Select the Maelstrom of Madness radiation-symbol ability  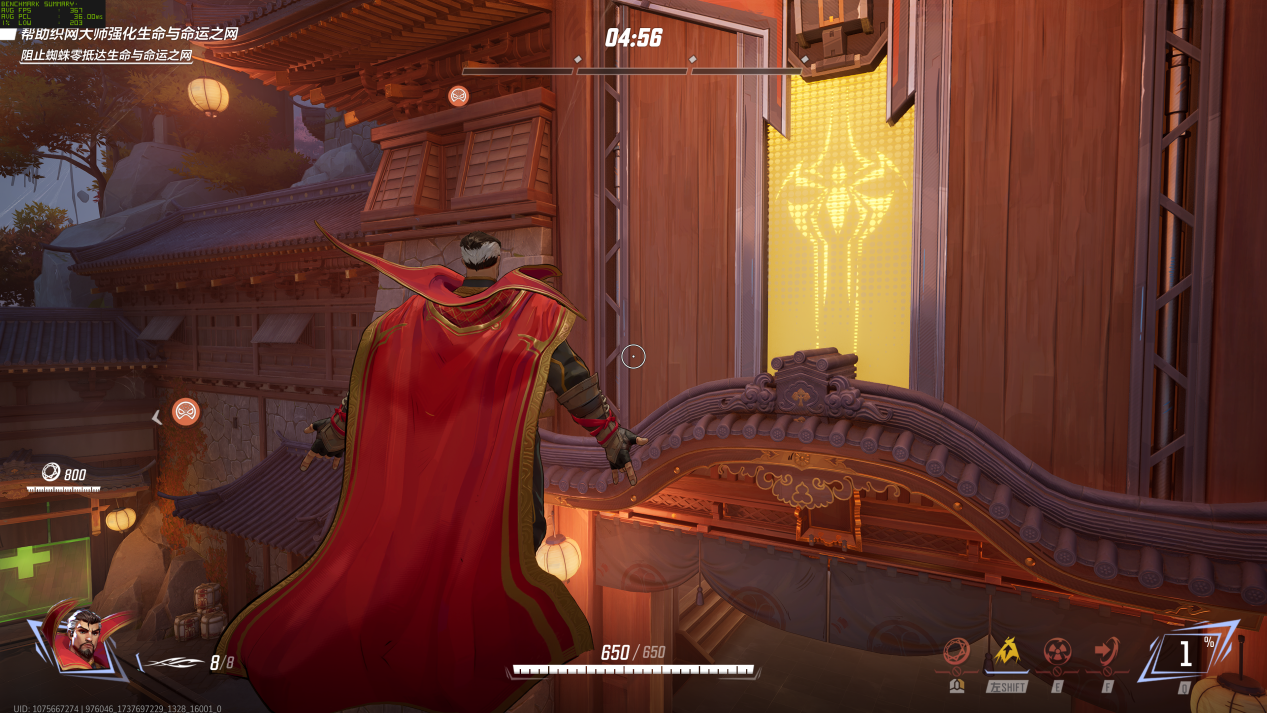point(1057,654)
